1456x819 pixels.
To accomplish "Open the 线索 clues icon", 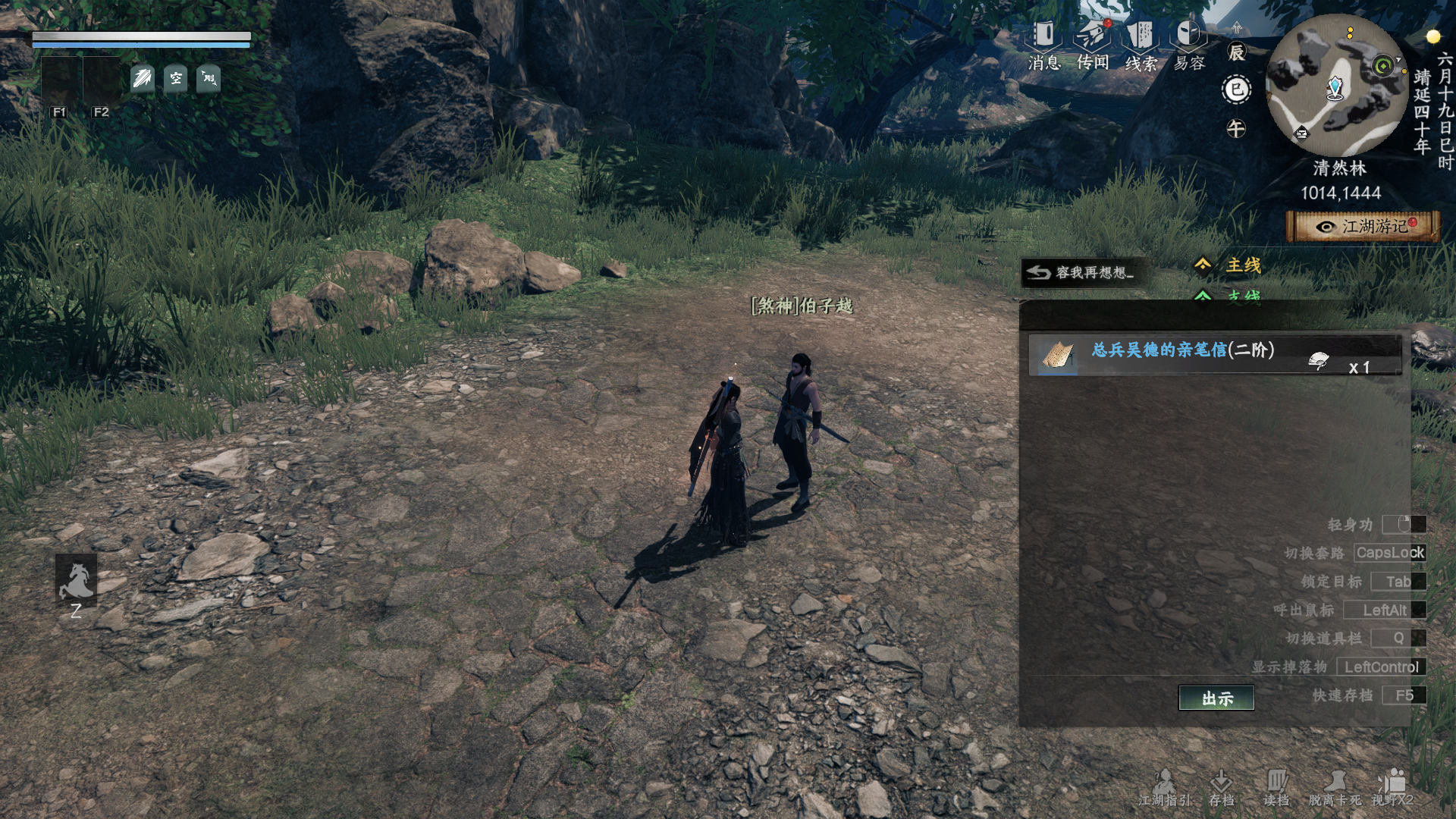I will [1141, 44].
